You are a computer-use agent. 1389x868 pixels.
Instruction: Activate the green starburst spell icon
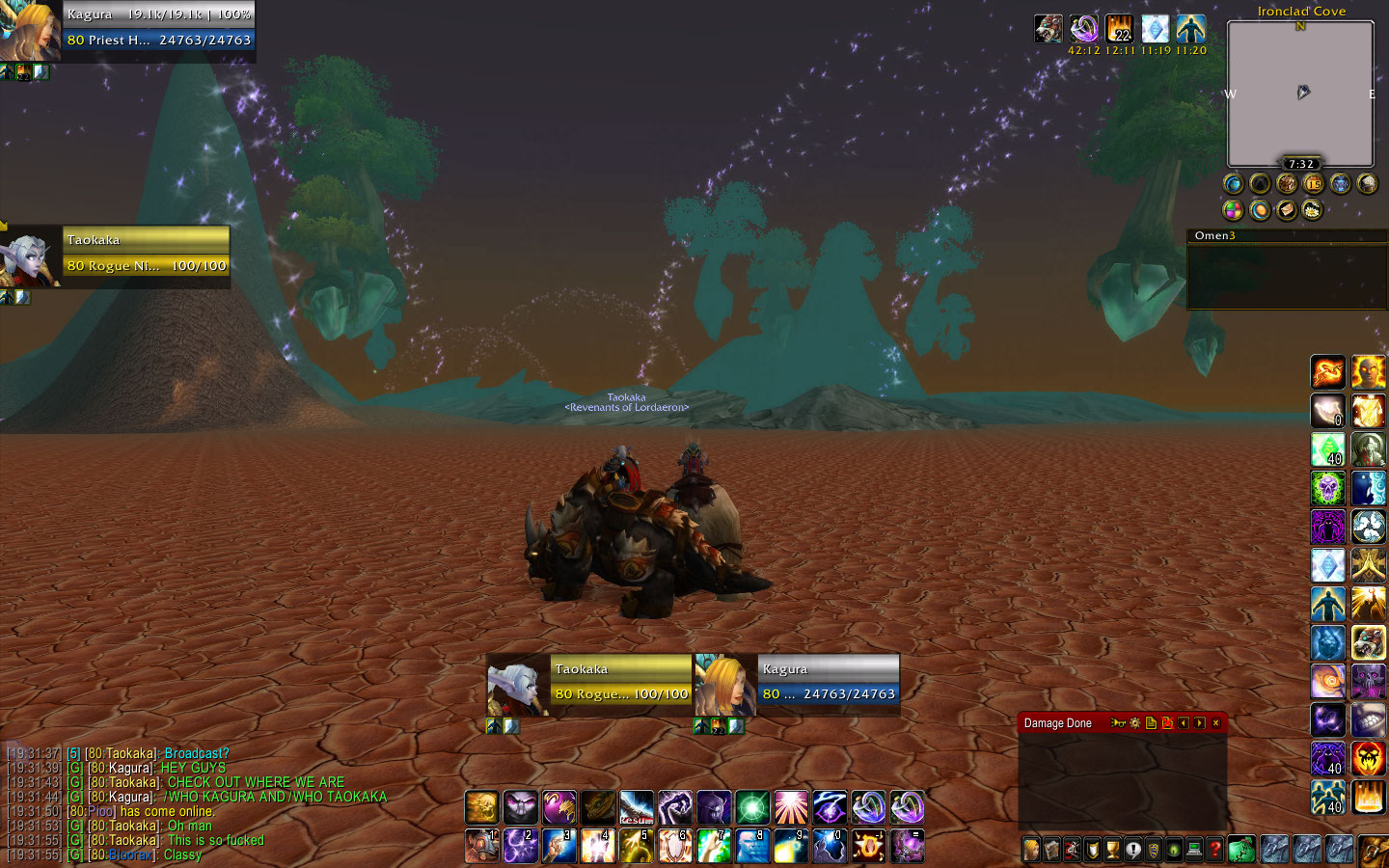[752, 807]
